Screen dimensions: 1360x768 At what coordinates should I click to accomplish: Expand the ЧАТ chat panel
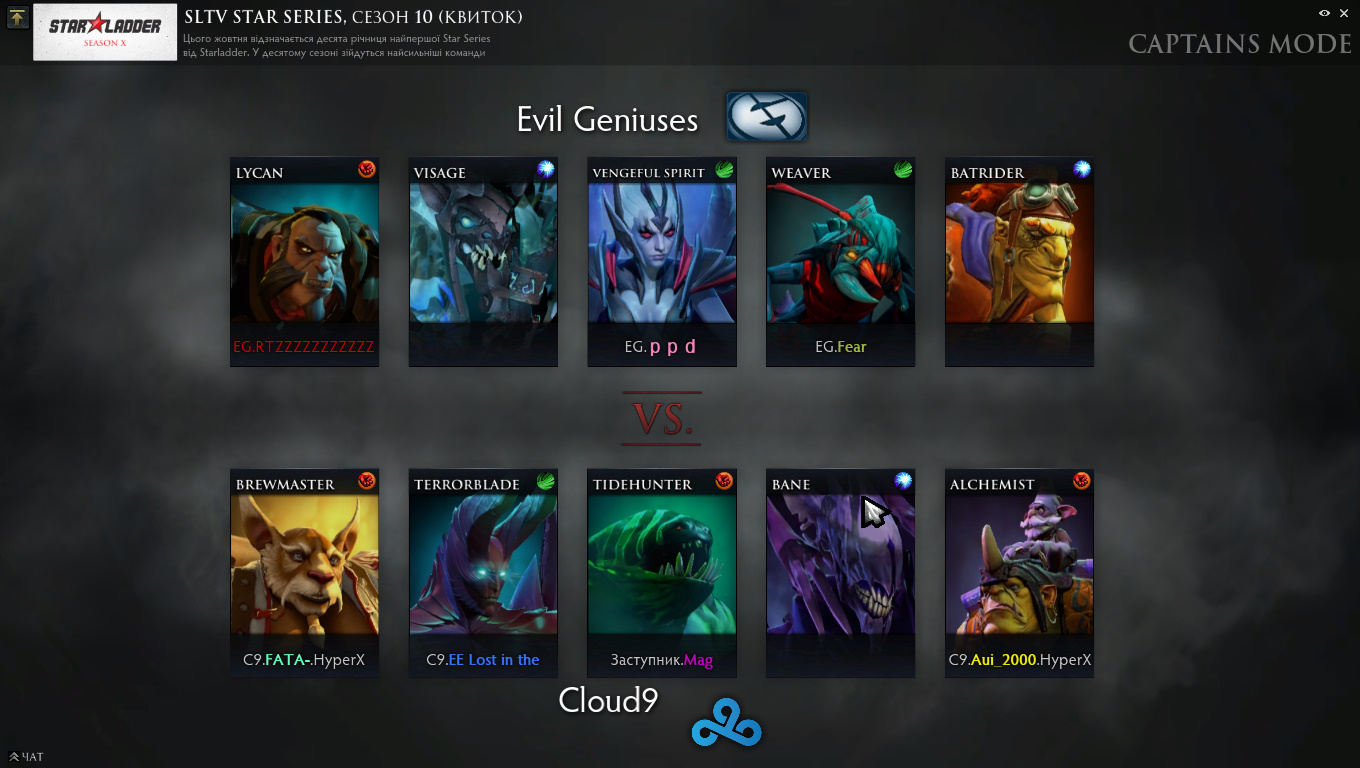[x=26, y=757]
